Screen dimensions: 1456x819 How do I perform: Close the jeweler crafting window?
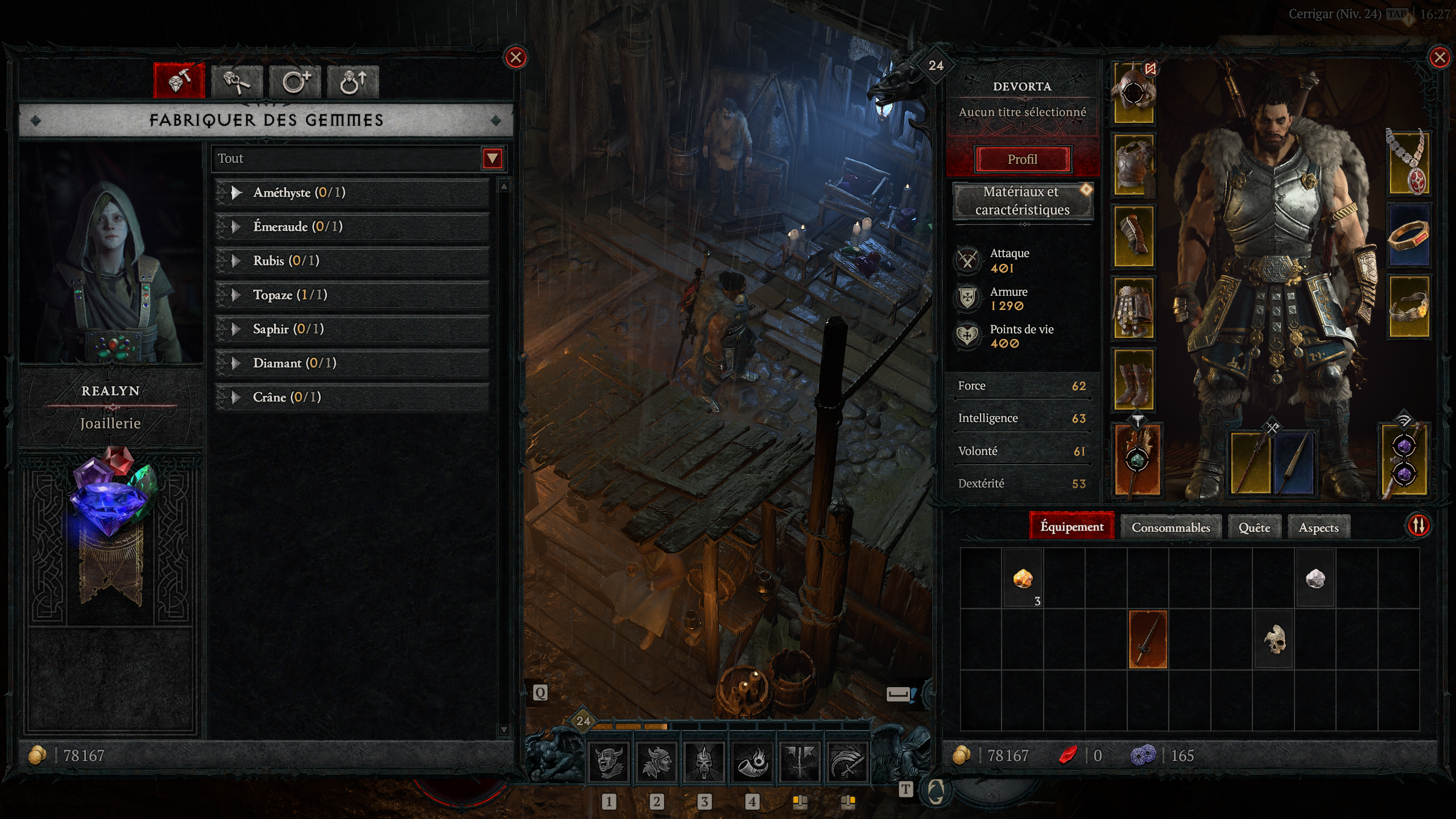pos(515,57)
